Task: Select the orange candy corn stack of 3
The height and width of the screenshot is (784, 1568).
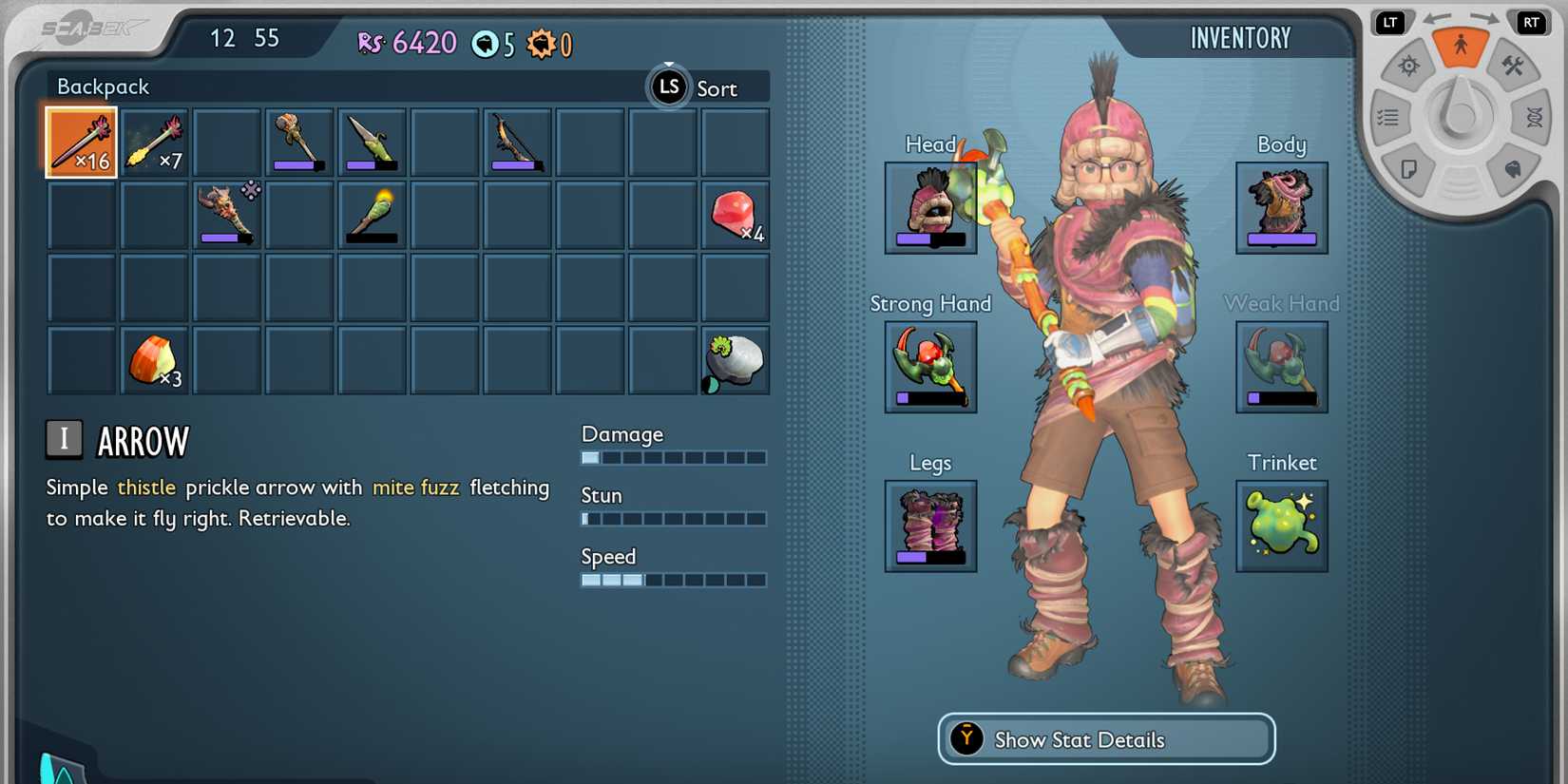Action: pyautogui.click(x=154, y=360)
